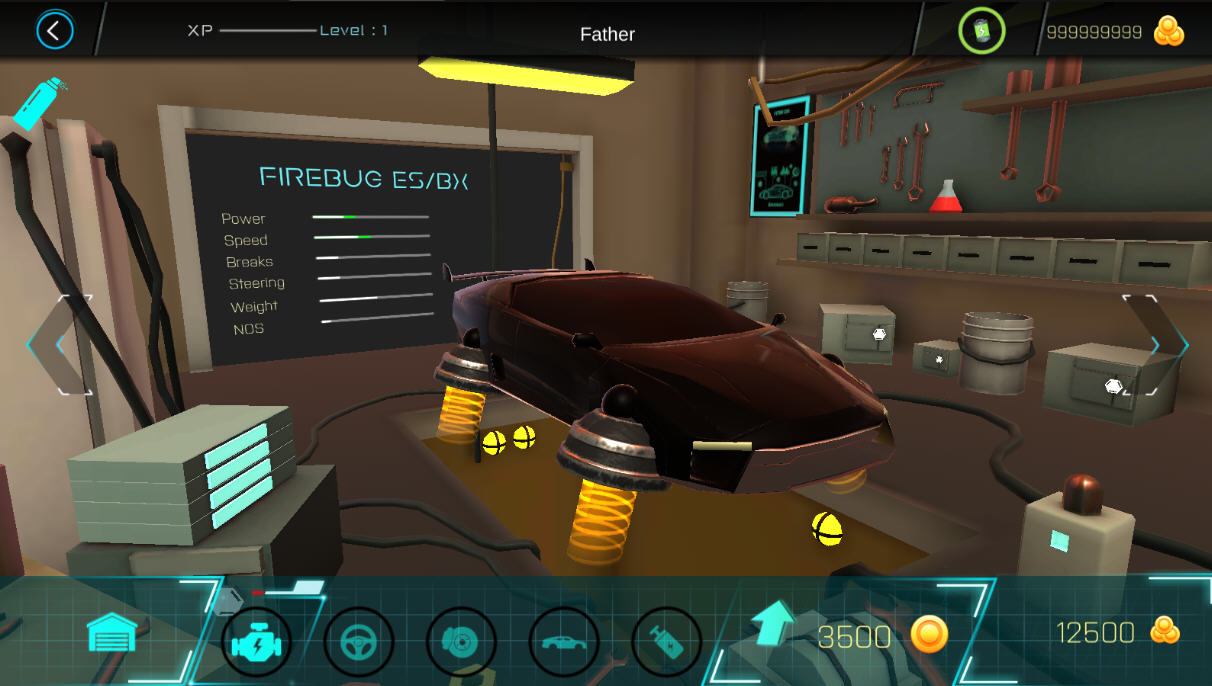This screenshot has height=686, width=1212.
Task: Tap the green battery energy icon
Action: 981,32
